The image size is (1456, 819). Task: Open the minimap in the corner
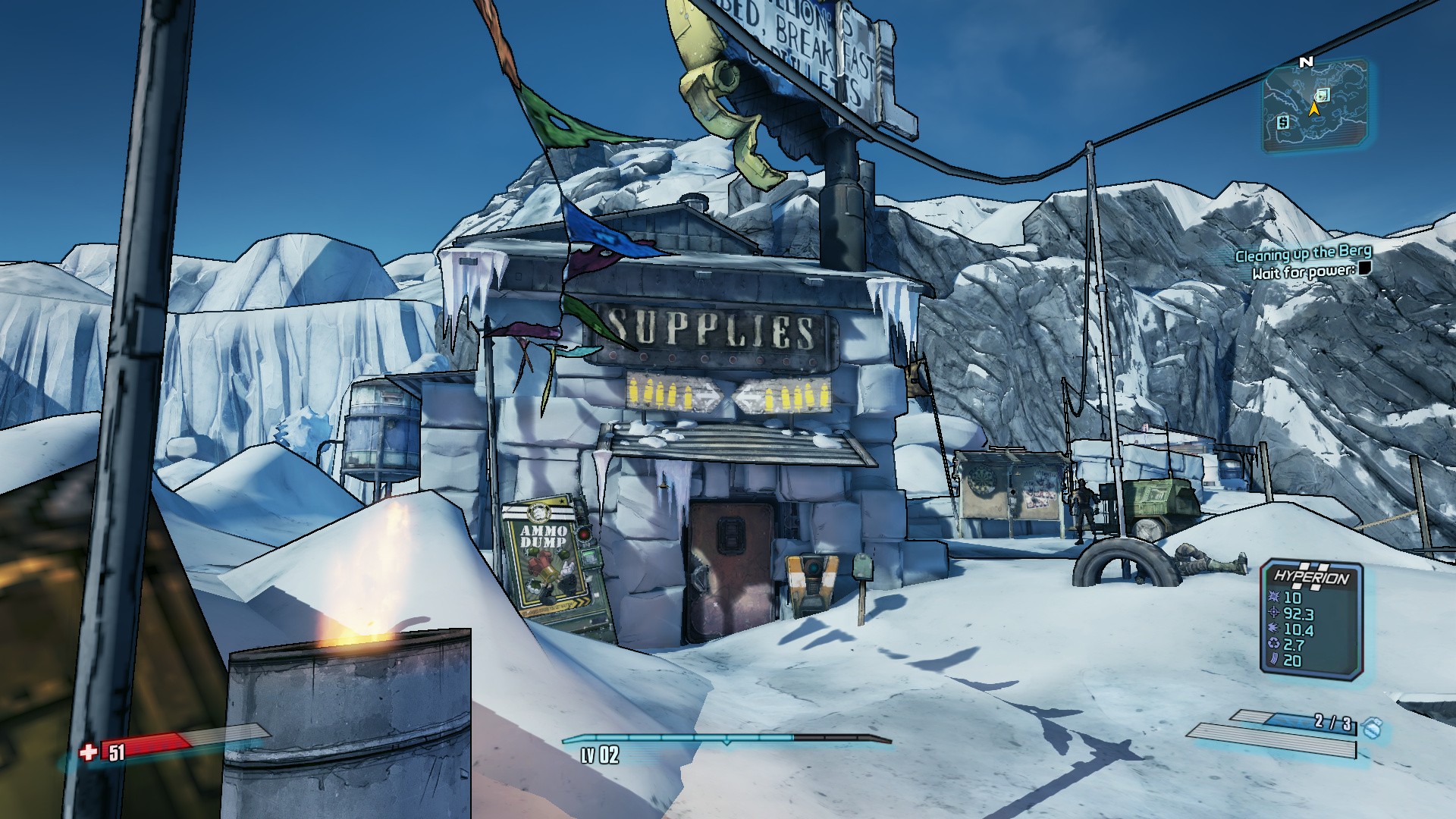[1315, 106]
